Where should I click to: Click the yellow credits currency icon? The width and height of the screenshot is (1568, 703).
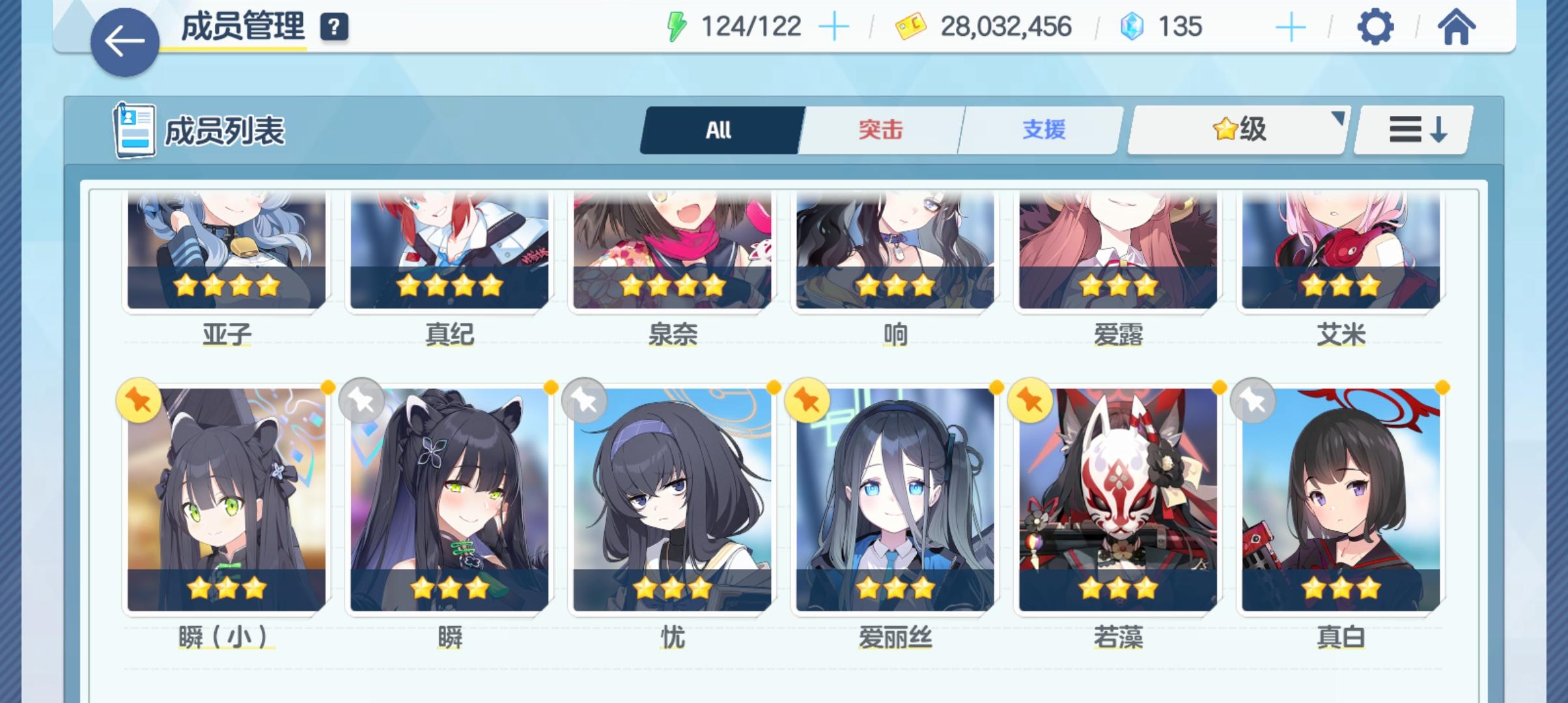(x=908, y=27)
